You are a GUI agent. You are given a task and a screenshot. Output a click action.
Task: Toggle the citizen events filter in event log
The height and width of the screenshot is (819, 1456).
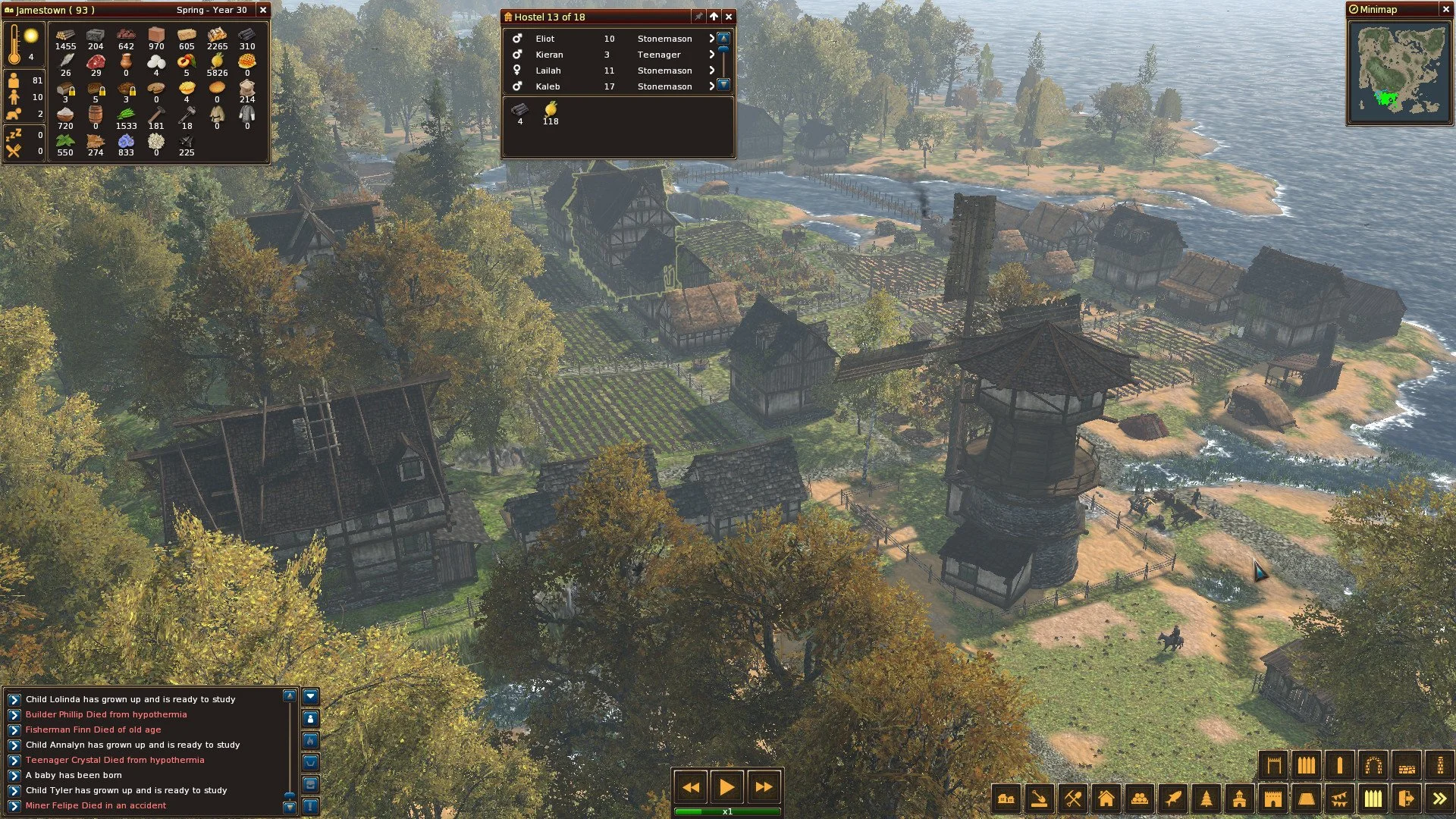coord(310,719)
